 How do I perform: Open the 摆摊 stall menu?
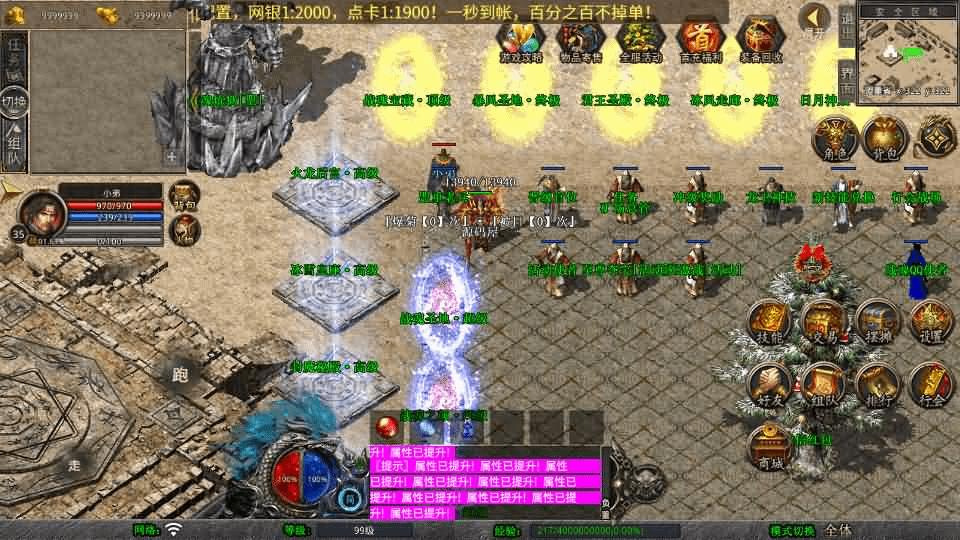pos(877,321)
